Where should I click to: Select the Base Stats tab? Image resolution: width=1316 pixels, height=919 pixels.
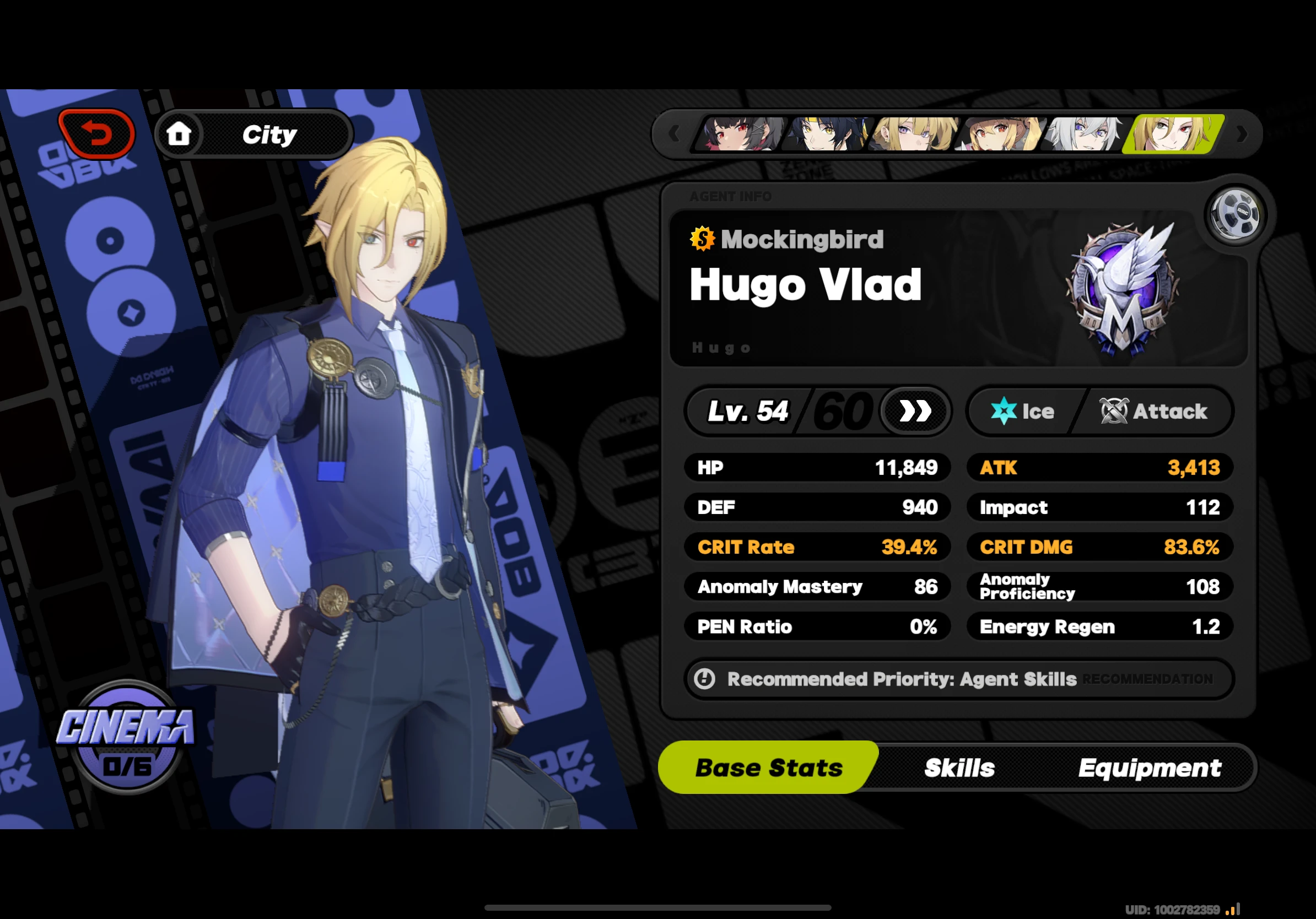point(768,767)
